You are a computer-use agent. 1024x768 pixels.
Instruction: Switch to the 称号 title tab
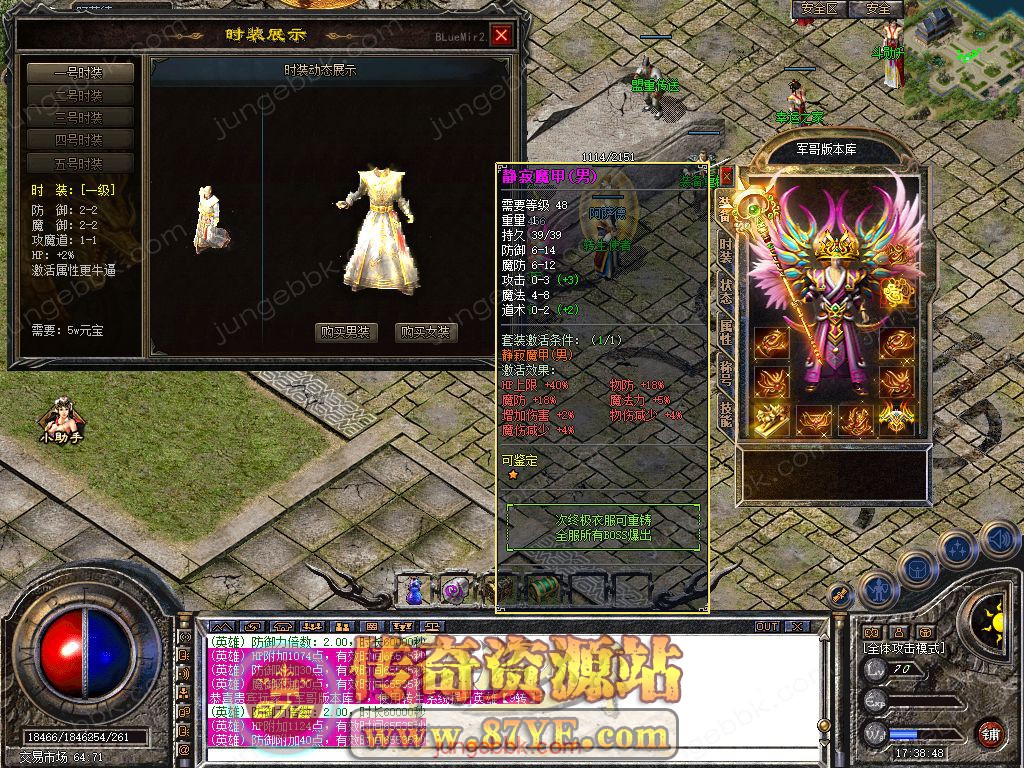click(x=726, y=372)
